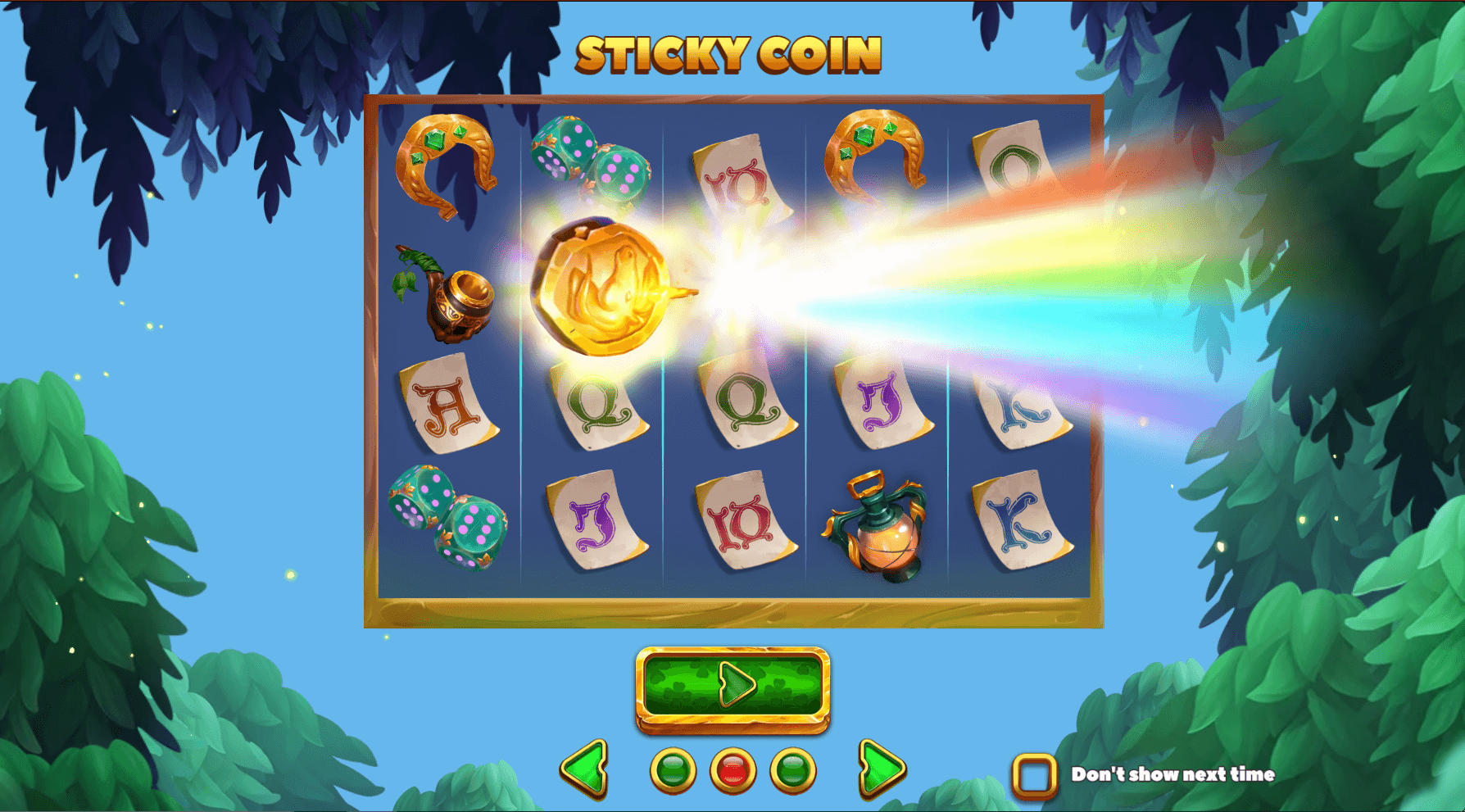The height and width of the screenshot is (812, 1465).
Task: Click the Sticky Coin title banner
Action: (x=729, y=53)
